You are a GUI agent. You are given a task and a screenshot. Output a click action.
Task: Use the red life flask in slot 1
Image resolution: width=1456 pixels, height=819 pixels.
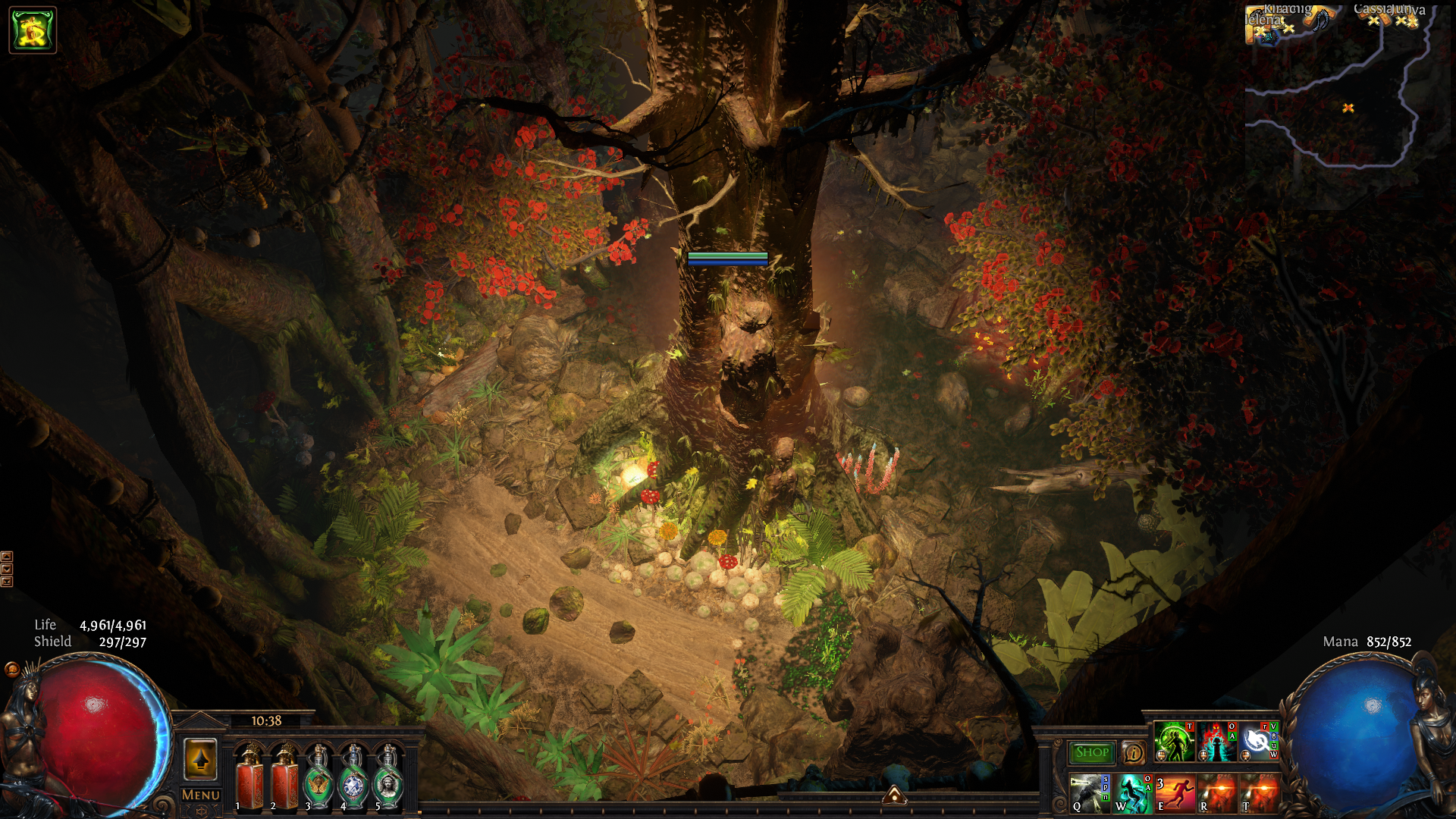(x=249, y=778)
